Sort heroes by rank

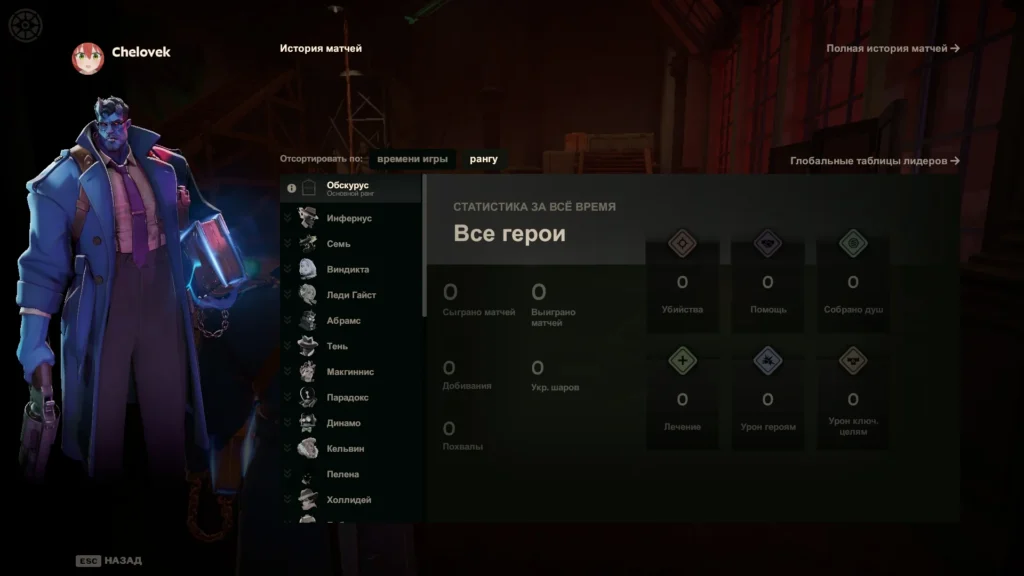[483, 159]
